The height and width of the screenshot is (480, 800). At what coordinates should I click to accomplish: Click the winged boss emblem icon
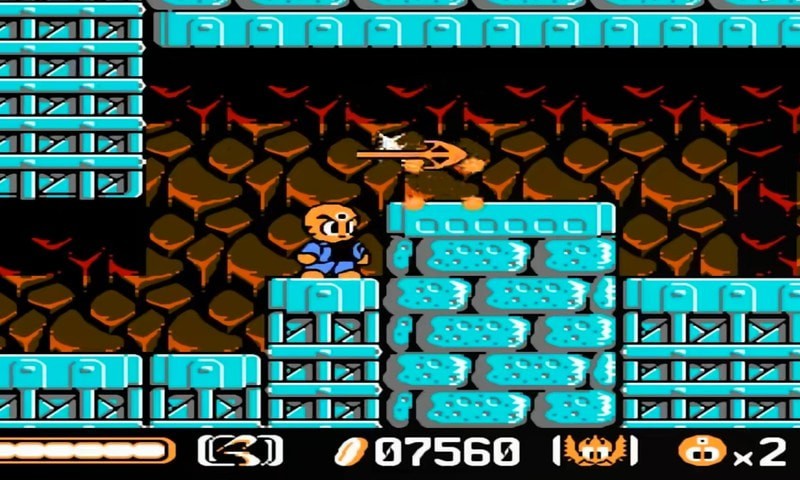[x=594, y=451]
